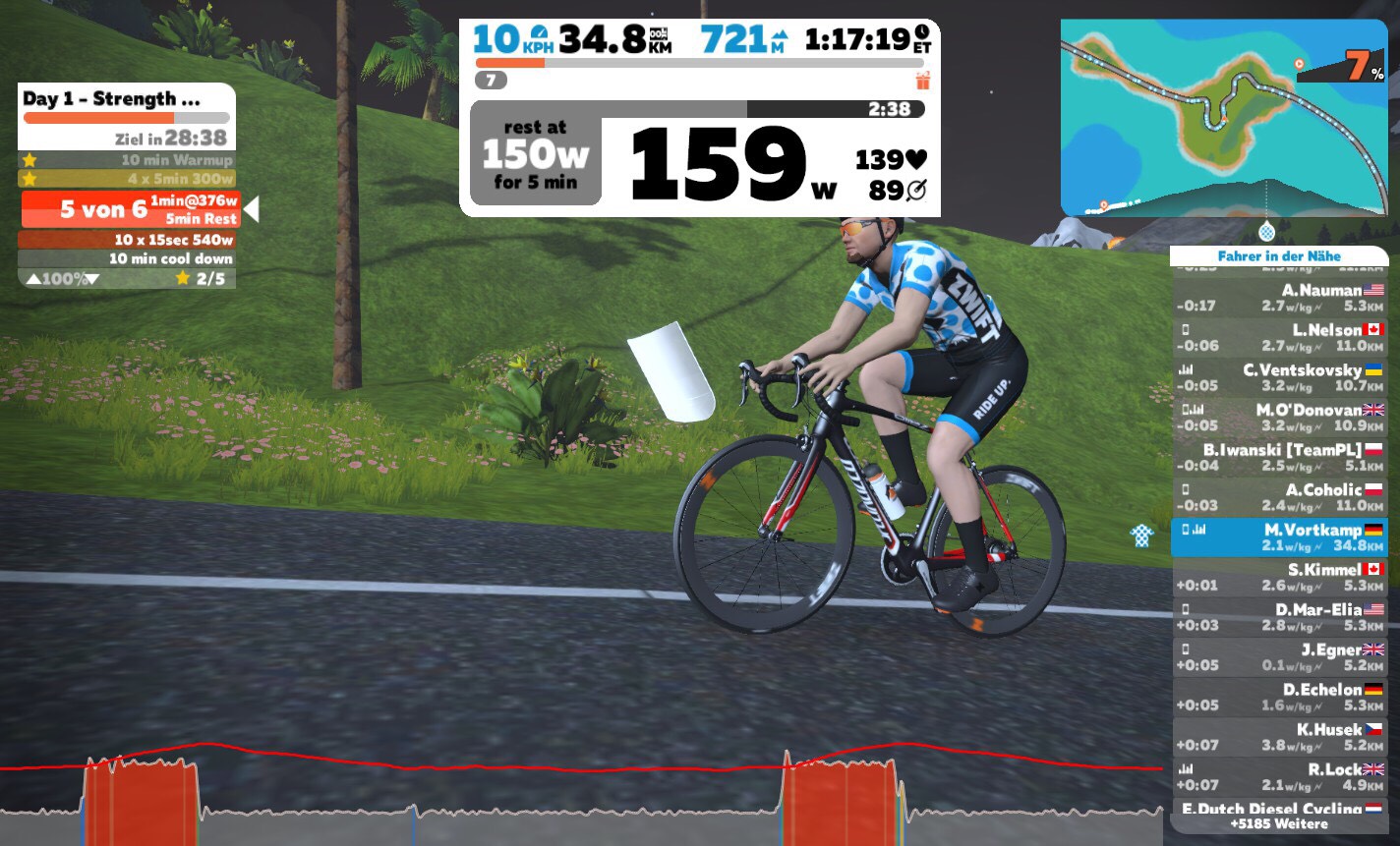Select K.Husek rider row
Image resolution: width=1400 pixels, height=846 pixels.
(x=1278, y=737)
